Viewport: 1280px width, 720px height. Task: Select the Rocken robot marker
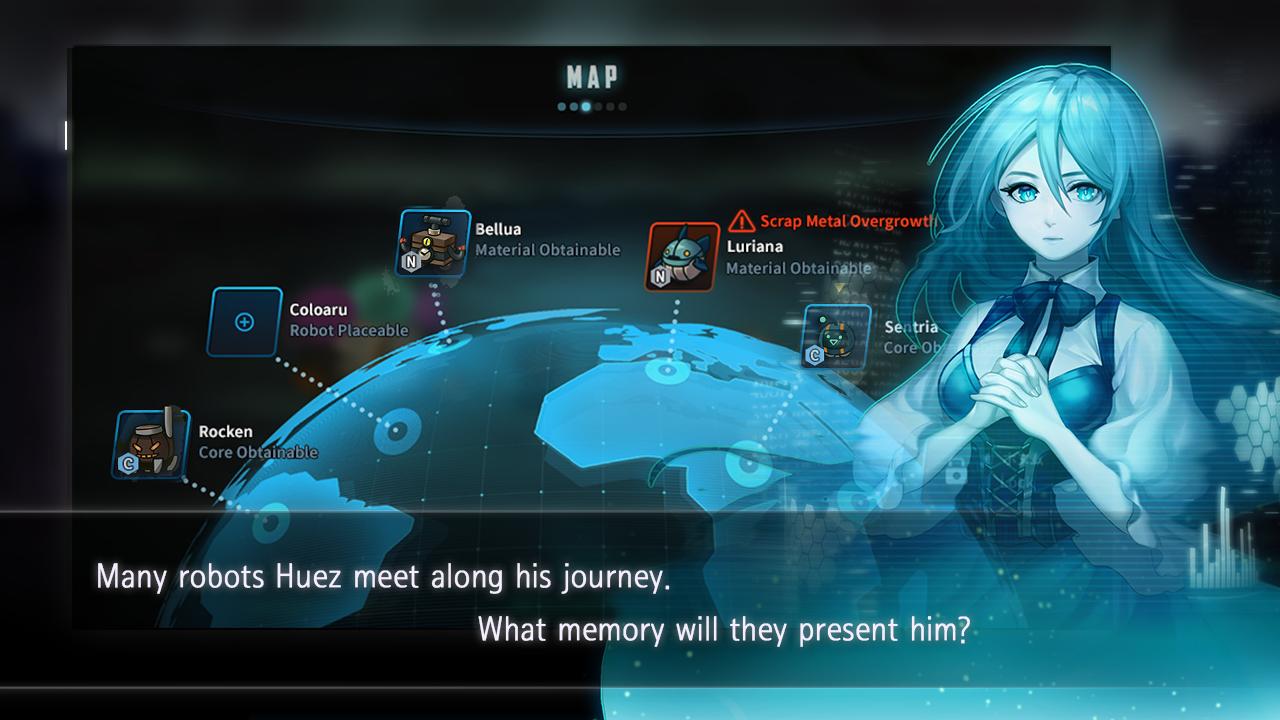point(151,444)
